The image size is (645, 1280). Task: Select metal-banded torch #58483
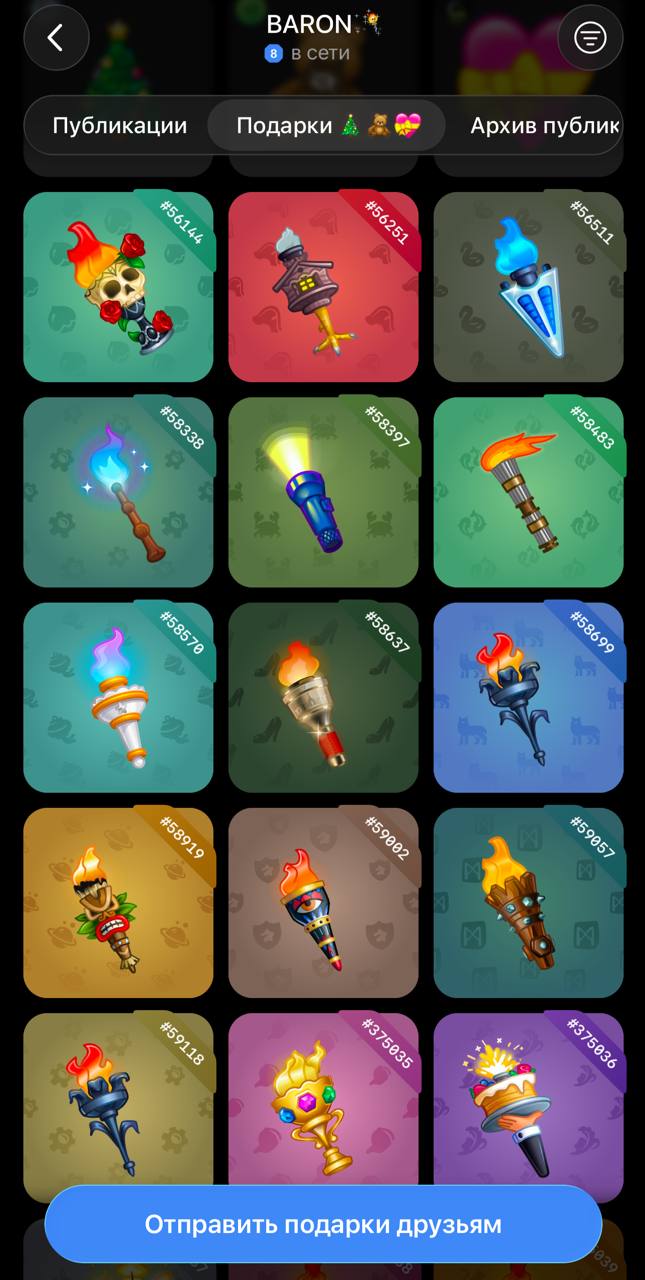tap(528, 492)
